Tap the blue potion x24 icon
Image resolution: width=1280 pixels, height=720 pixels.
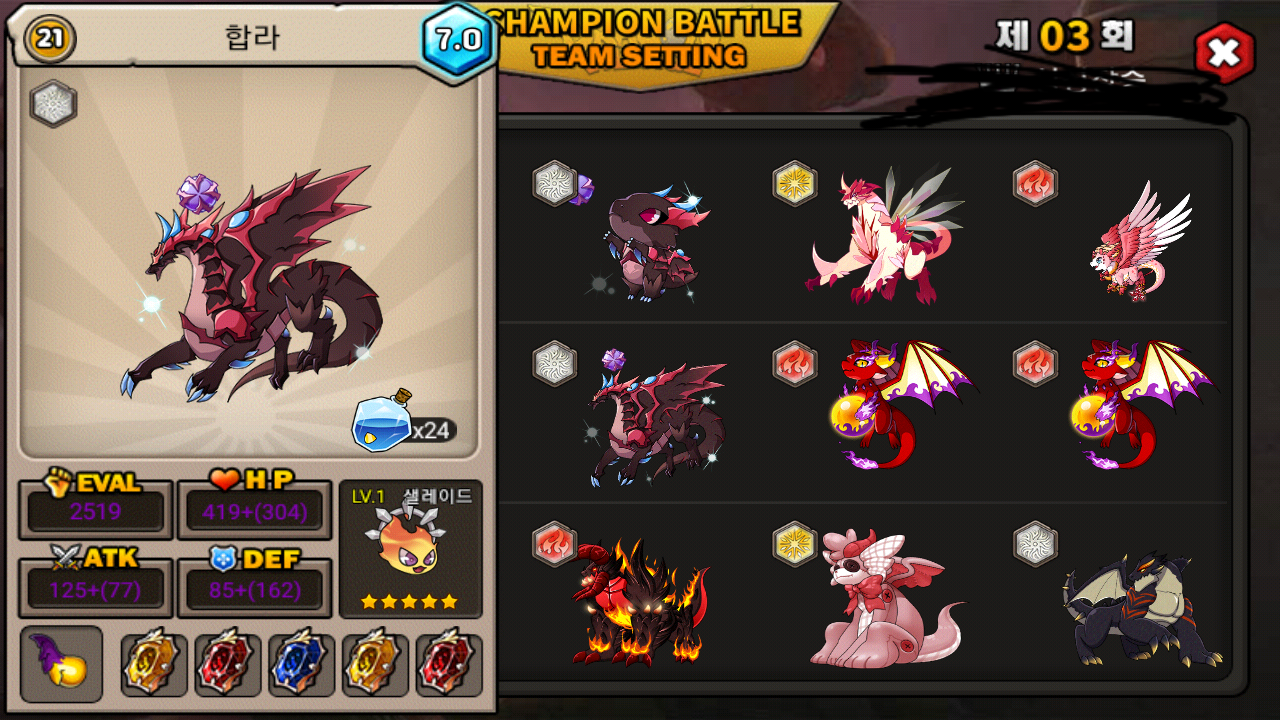coord(383,424)
